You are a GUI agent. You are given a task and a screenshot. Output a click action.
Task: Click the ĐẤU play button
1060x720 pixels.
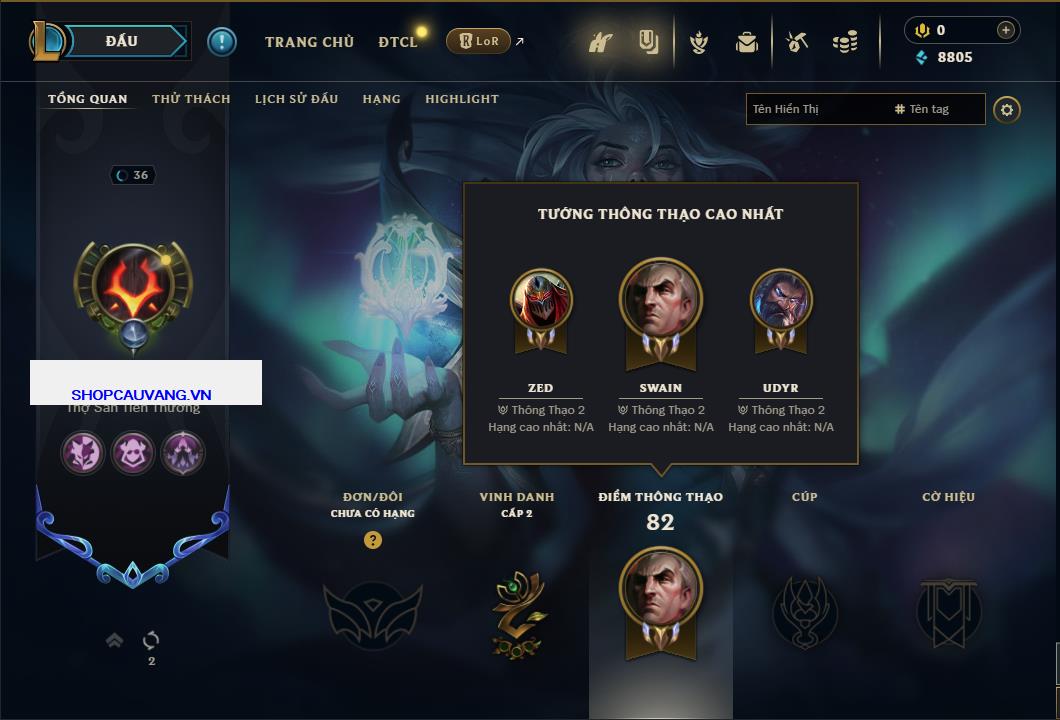click(x=122, y=41)
